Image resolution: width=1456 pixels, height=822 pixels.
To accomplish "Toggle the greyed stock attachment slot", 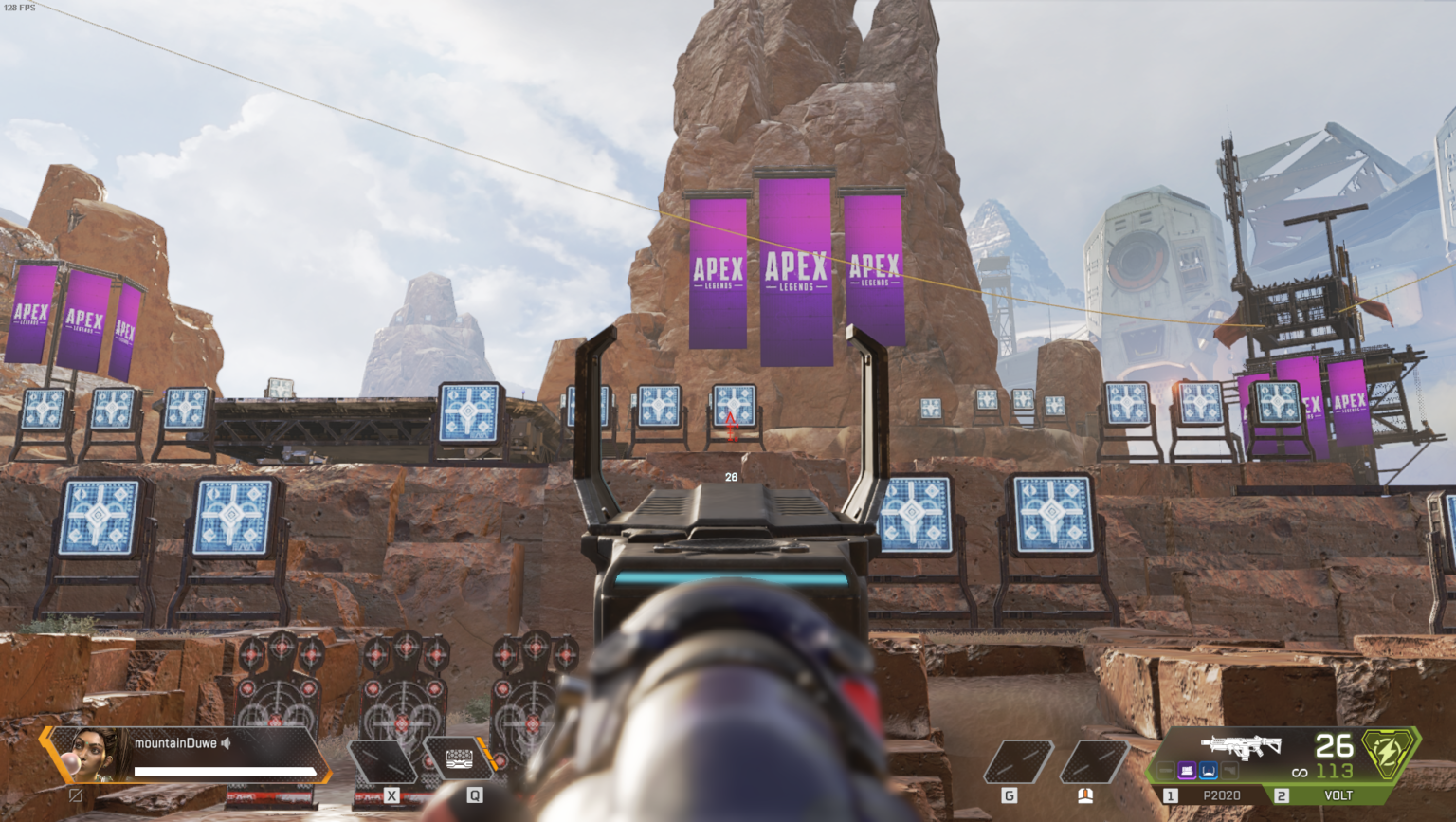I will coord(1228,770).
